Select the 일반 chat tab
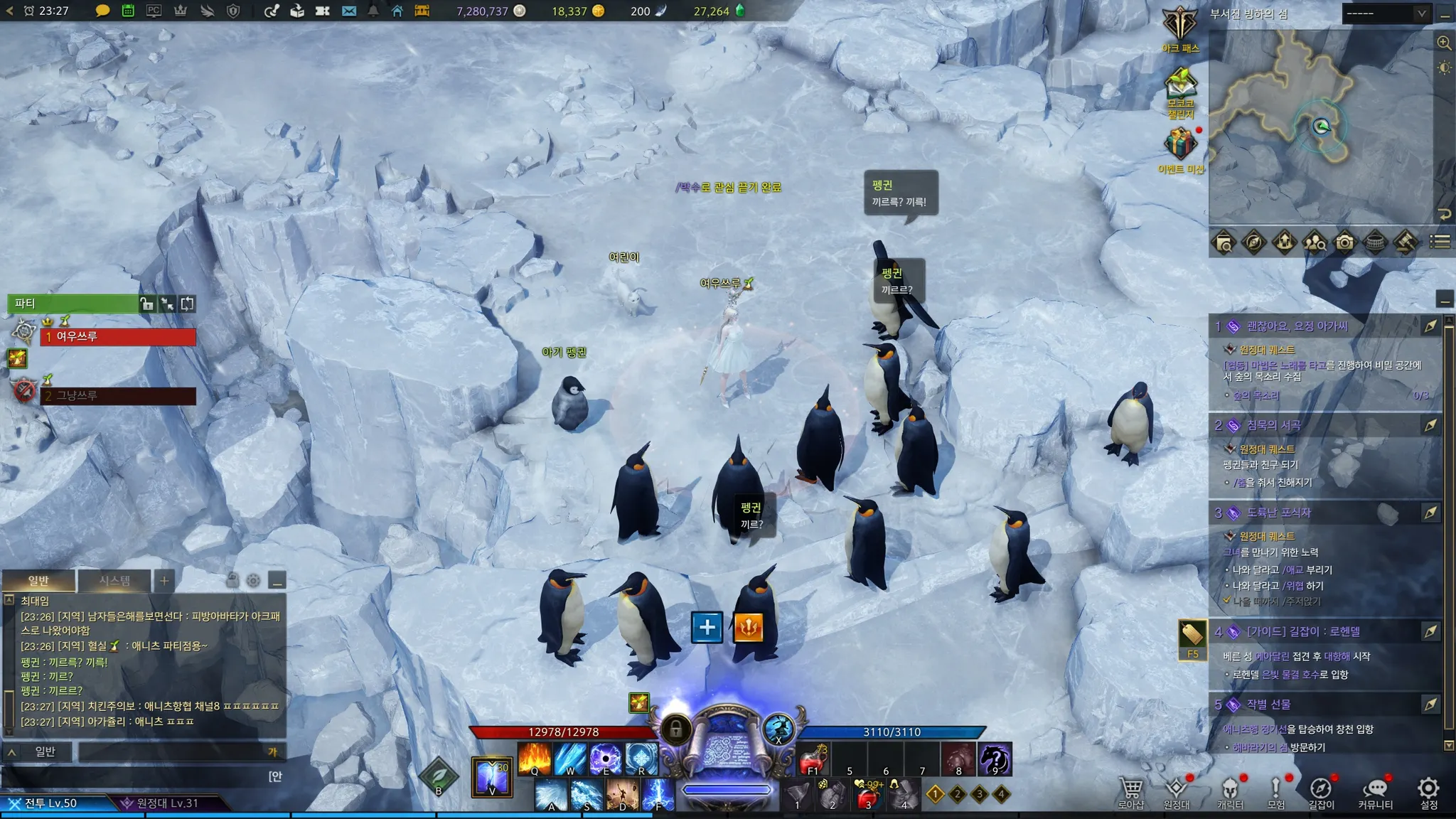Viewport: 1456px width, 819px height. pyautogui.click(x=38, y=581)
